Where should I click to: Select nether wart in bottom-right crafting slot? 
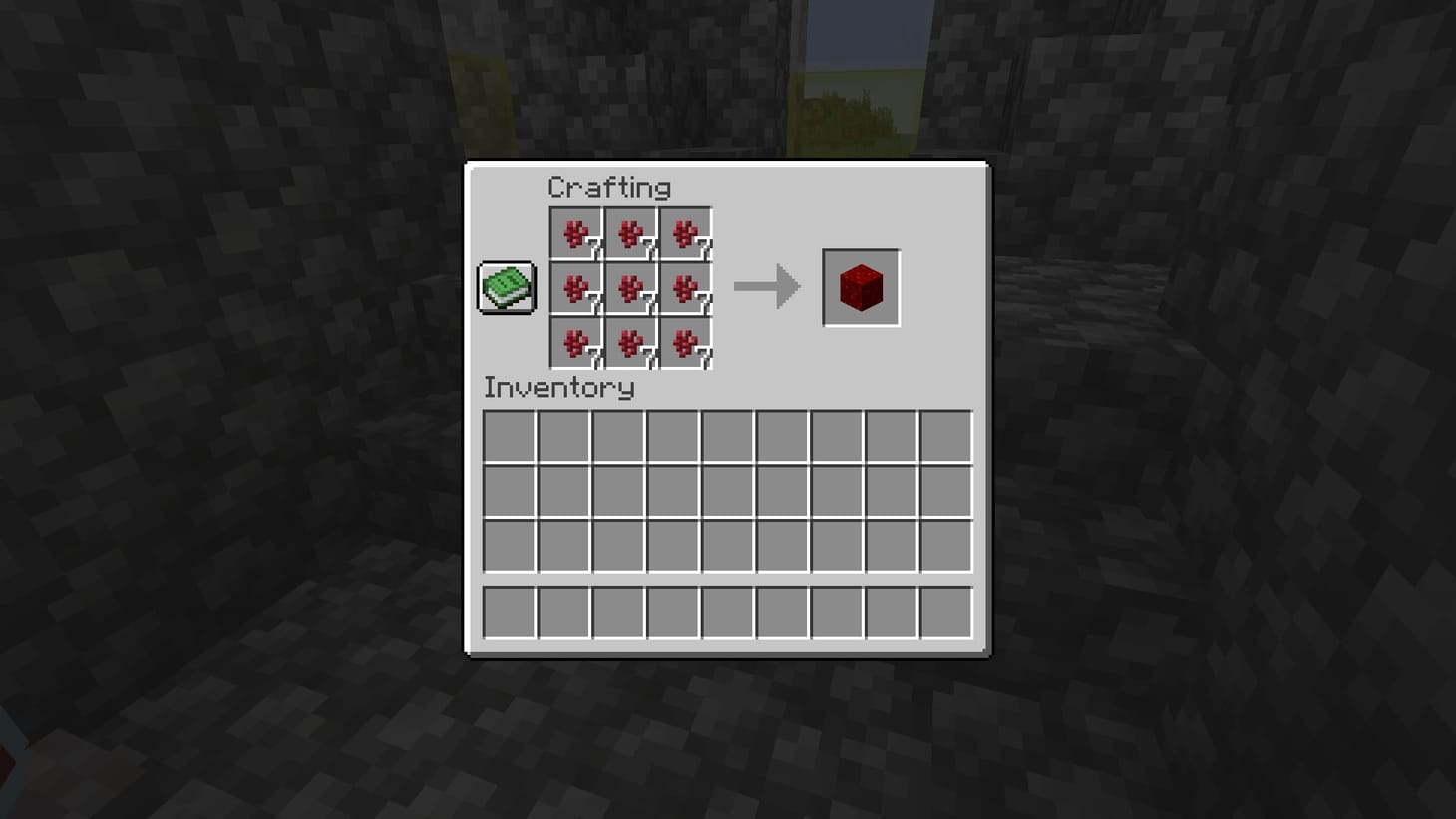(686, 343)
